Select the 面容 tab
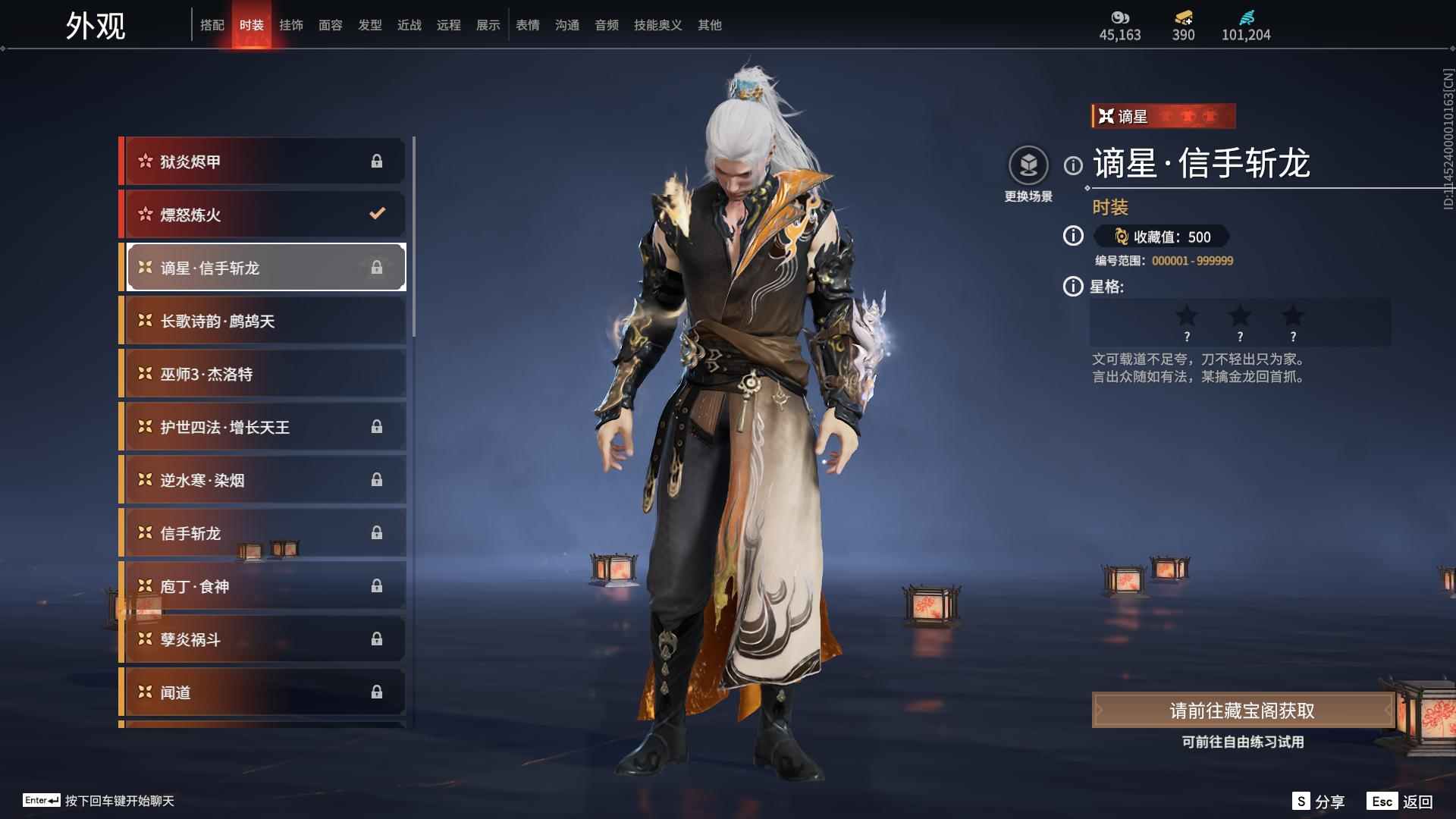 point(330,25)
